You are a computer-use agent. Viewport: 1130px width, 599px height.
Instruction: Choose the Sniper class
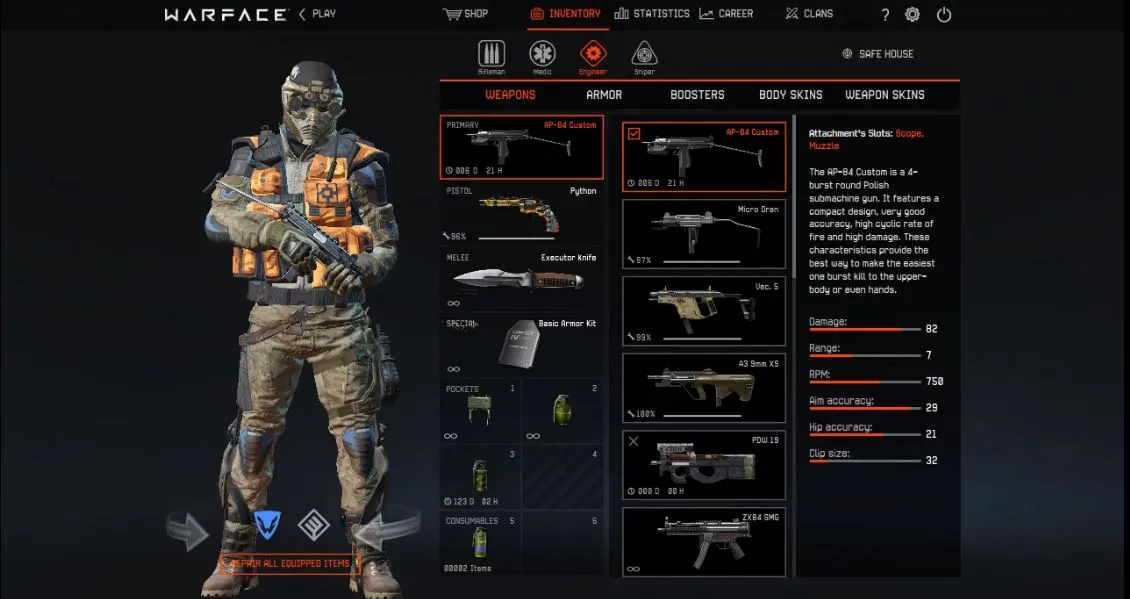click(x=644, y=57)
